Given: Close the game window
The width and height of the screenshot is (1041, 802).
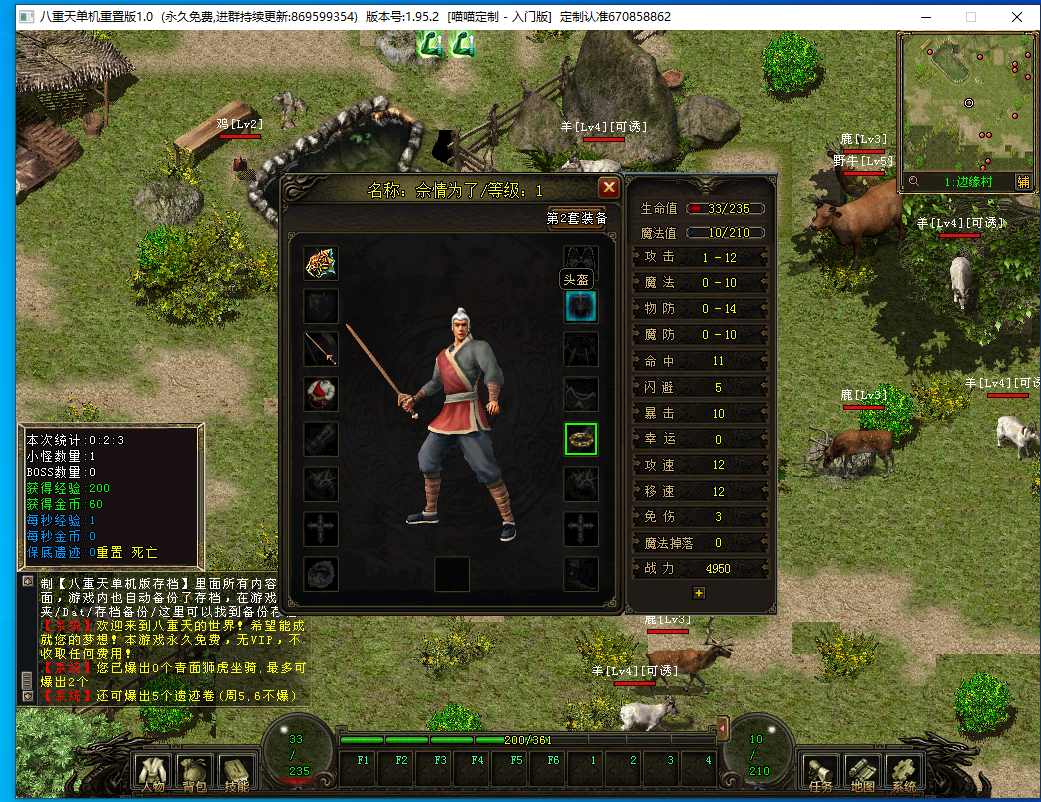Looking at the screenshot, I should [1017, 16].
